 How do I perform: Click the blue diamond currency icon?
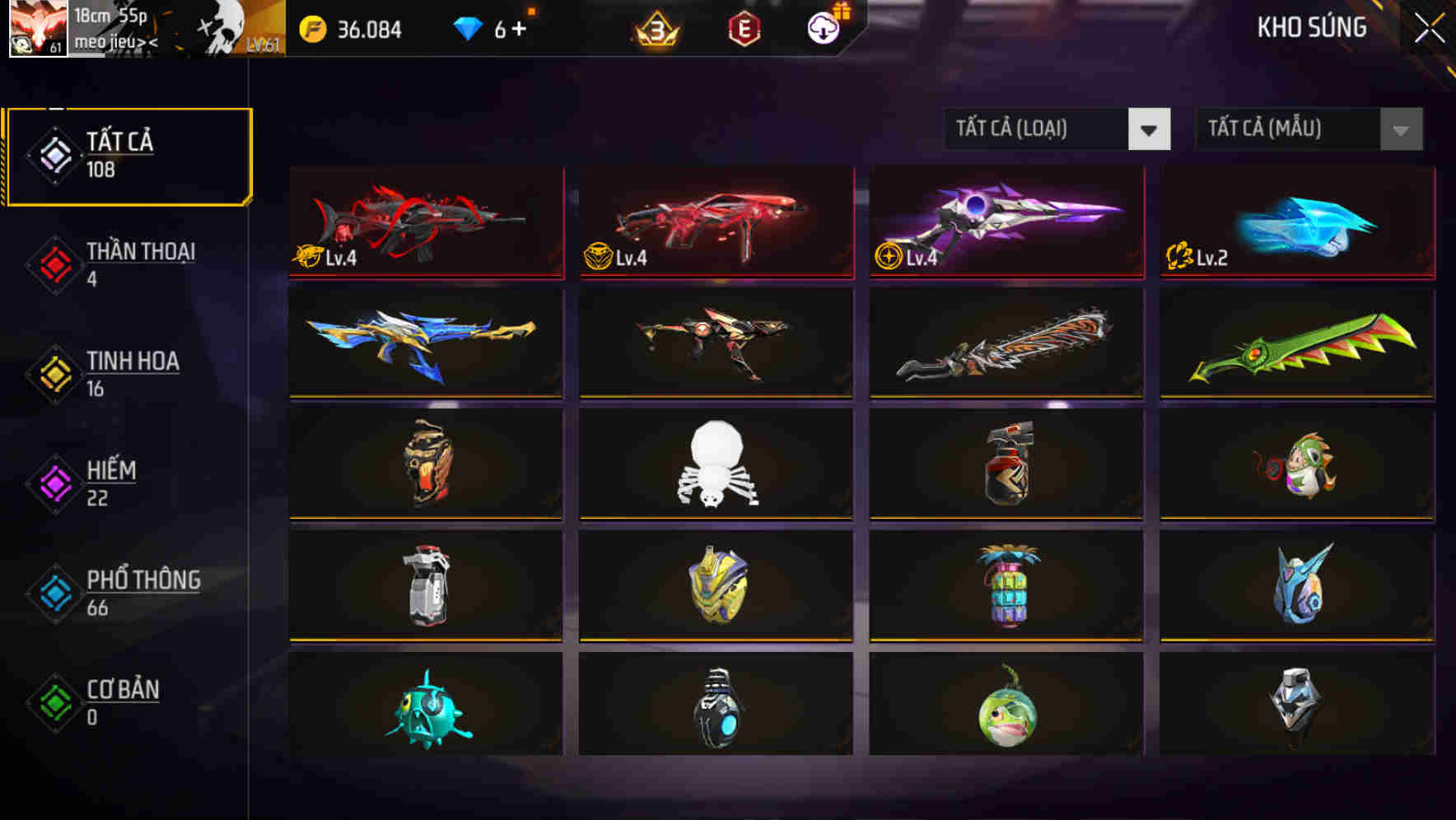pos(468,28)
